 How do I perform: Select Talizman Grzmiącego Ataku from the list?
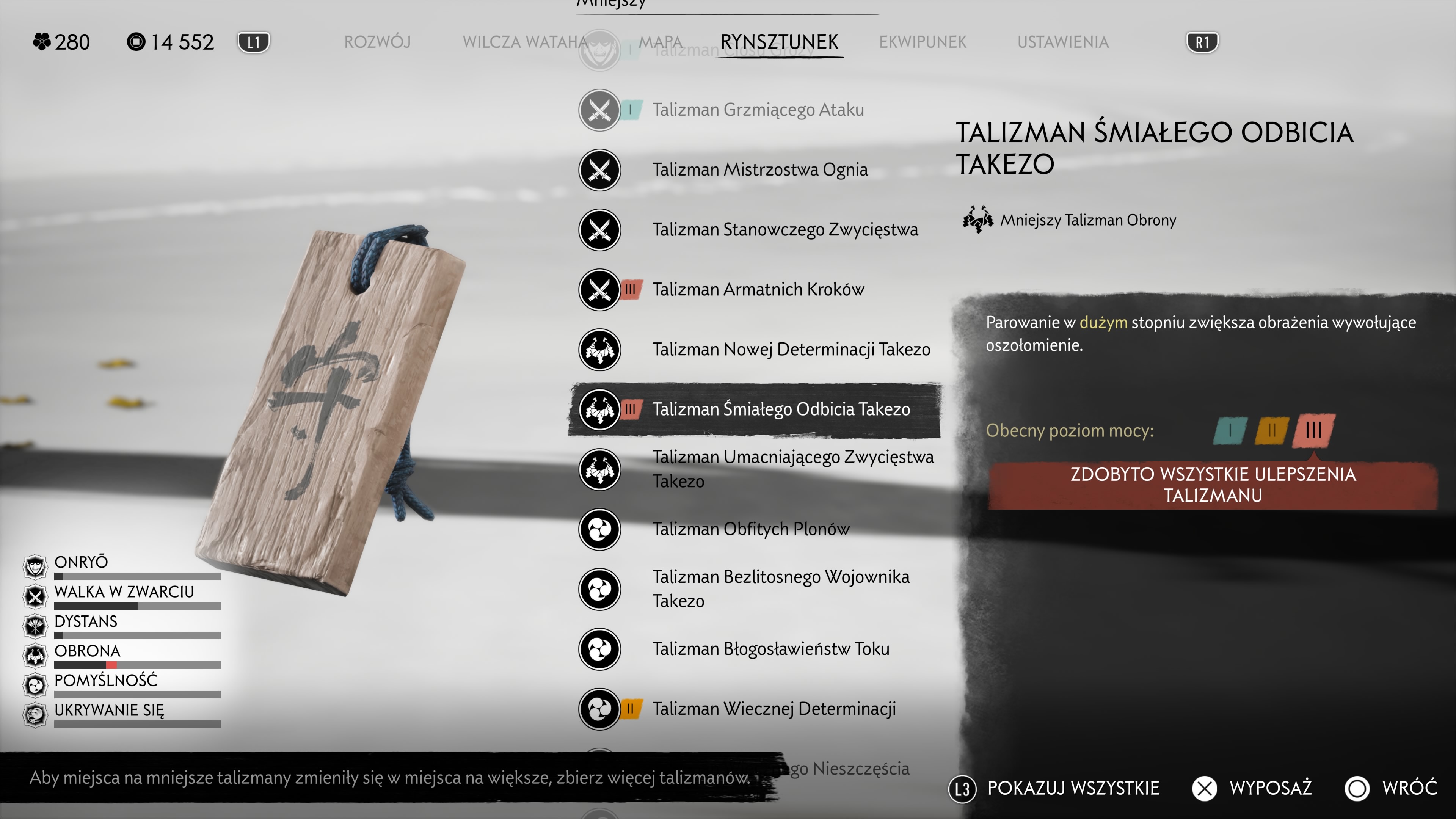click(x=758, y=110)
